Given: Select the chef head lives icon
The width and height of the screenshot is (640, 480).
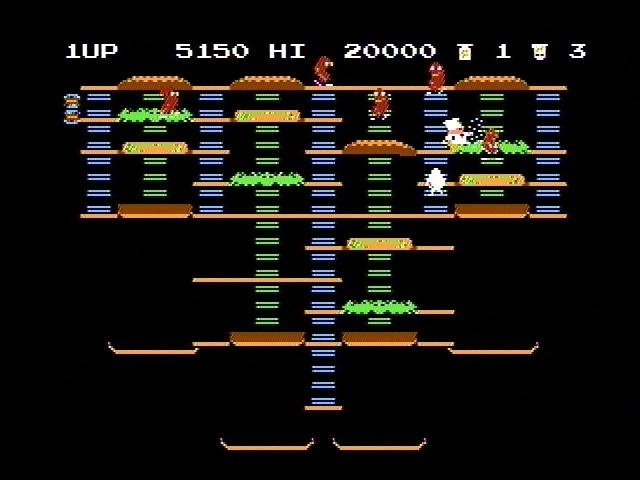Looking at the screenshot, I should coord(540,51).
